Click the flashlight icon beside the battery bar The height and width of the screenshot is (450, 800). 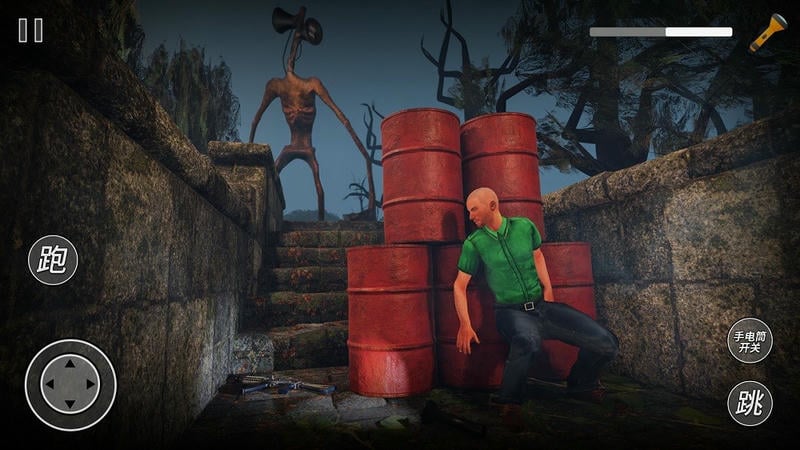pos(768,32)
